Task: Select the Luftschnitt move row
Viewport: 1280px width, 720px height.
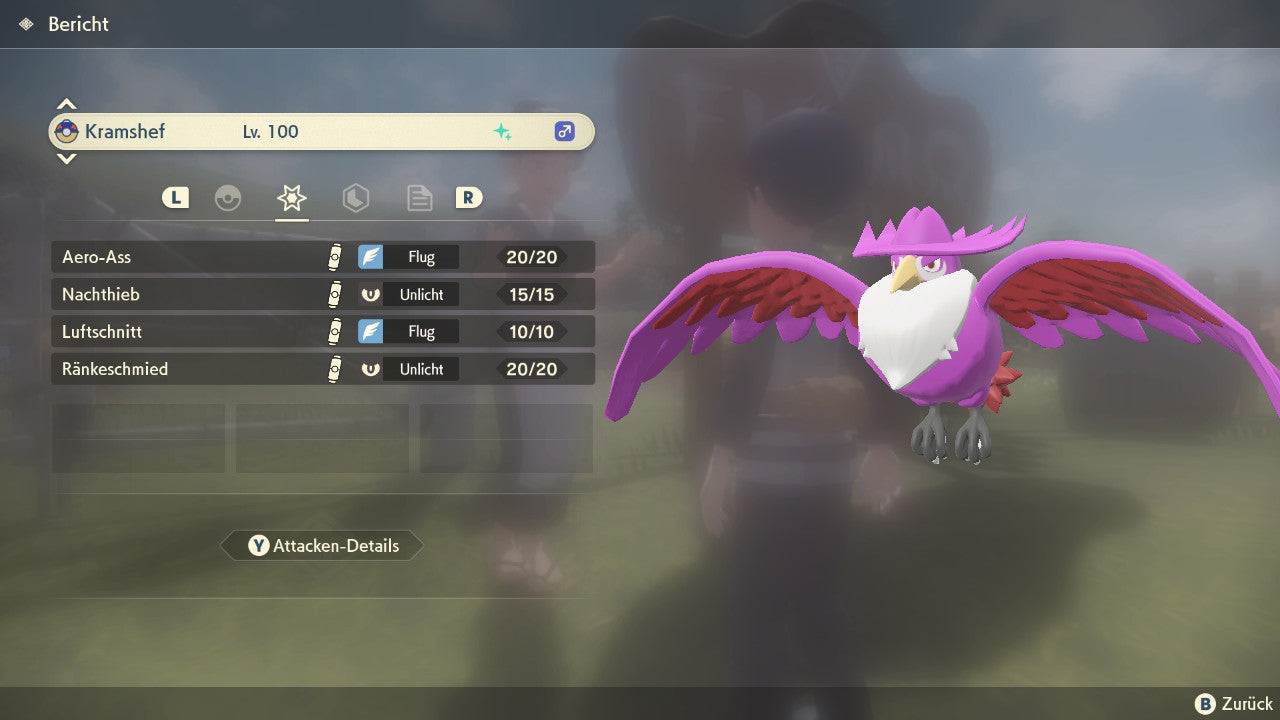Action: click(x=322, y=331)
